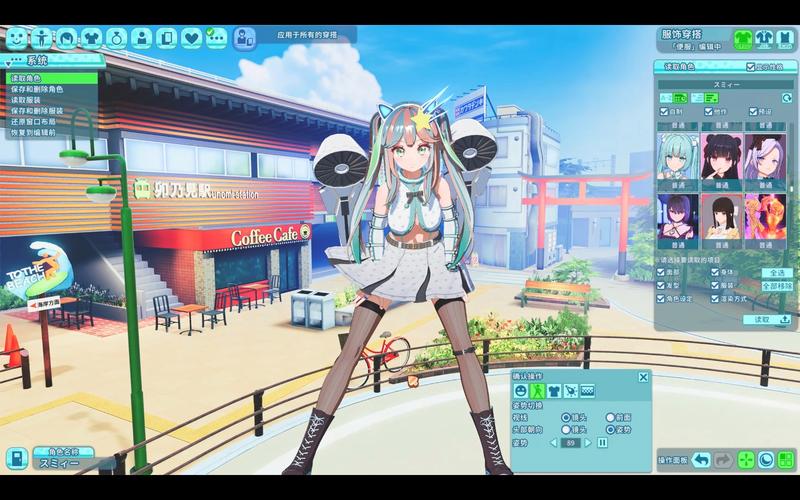Load character with the 读取 button
This screenshot has width=800, height=500.
pyautogui.click(x=769, y=319)
